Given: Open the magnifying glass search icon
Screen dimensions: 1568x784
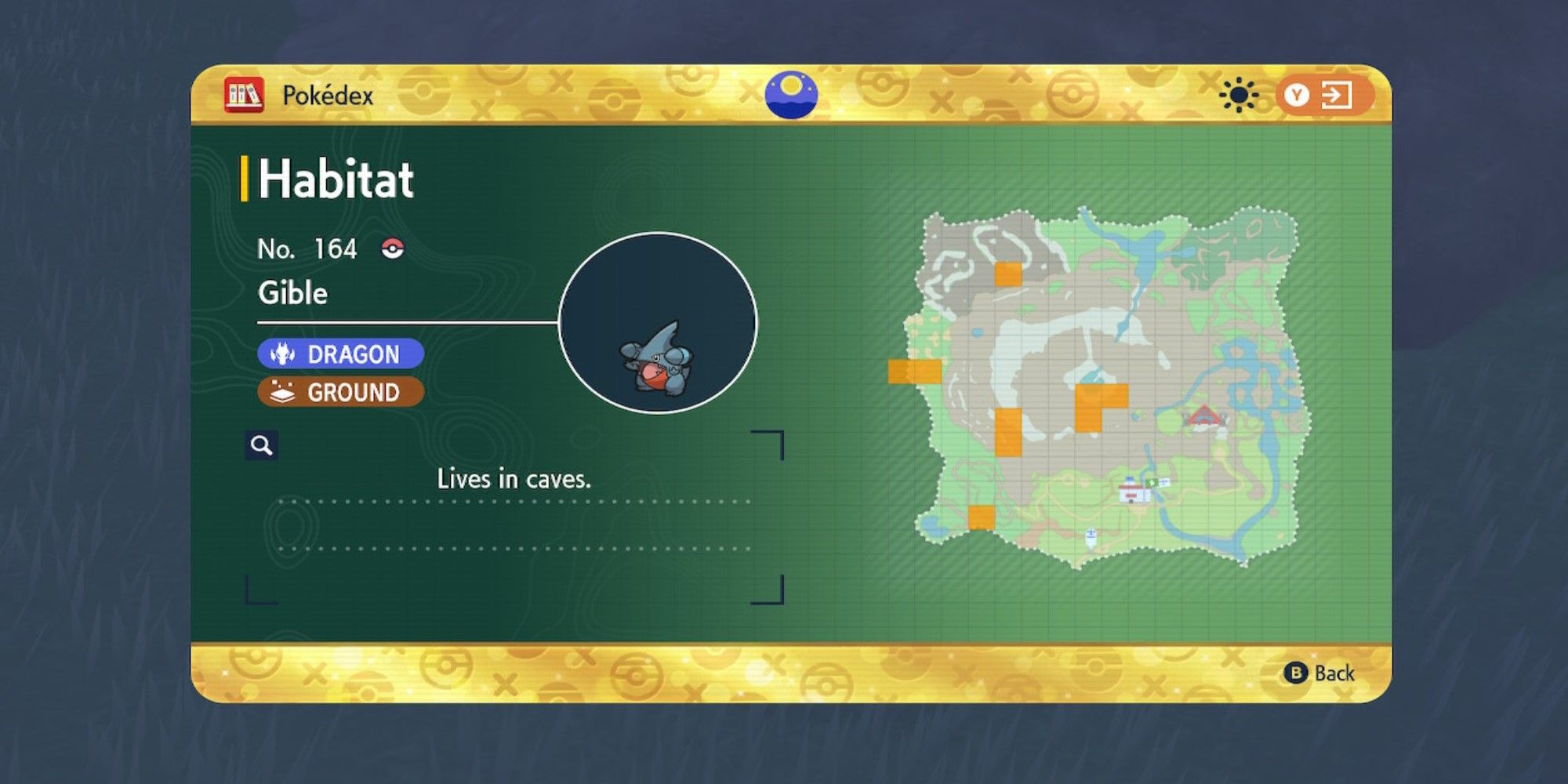Looking at the screenshot, I should [263, 445].
